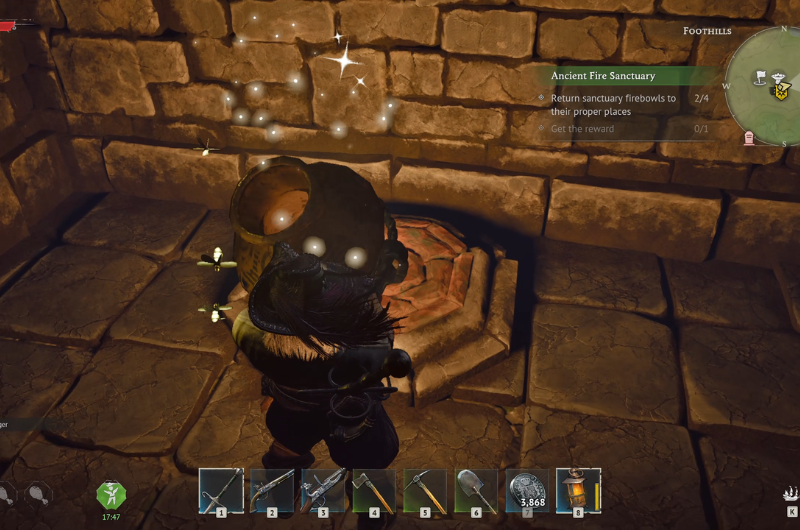Pick the shovel in hotbar slot 6
Viewport: 800px width, 530px height.
476,490
